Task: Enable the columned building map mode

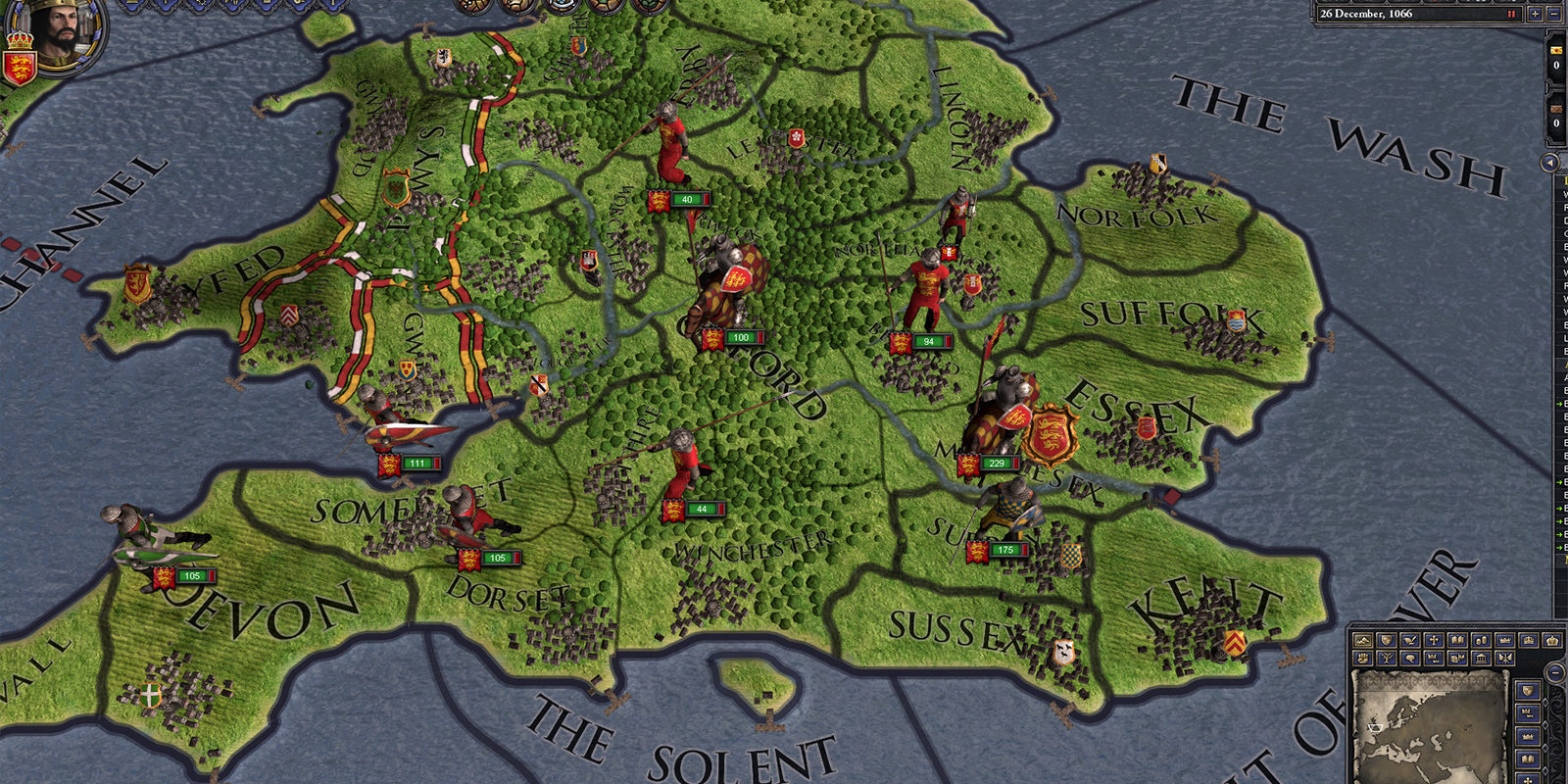Action: (x=1481, y=659)
